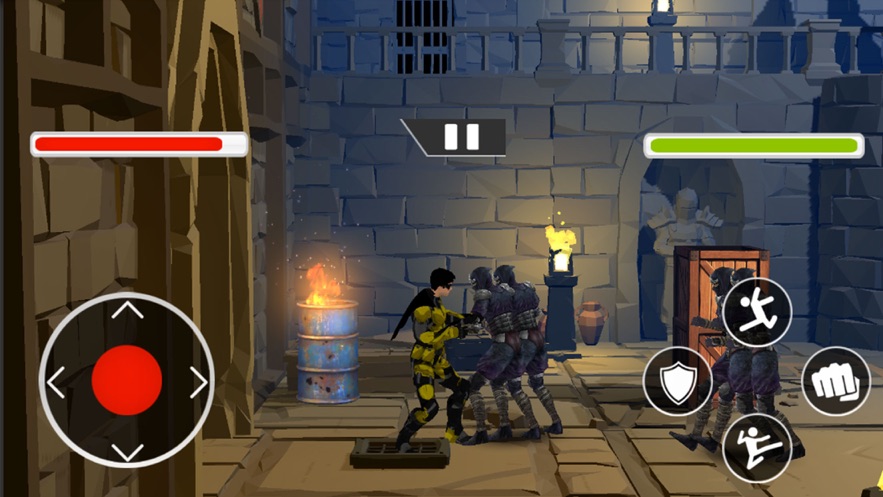Tap the joystick's up arrow

coord(127,310)
